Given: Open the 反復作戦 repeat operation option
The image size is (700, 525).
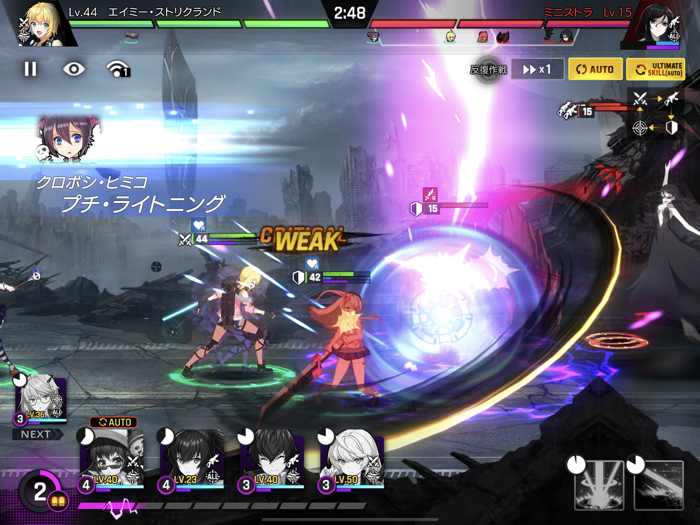Looking at the screenshot, I should (488, 70).
